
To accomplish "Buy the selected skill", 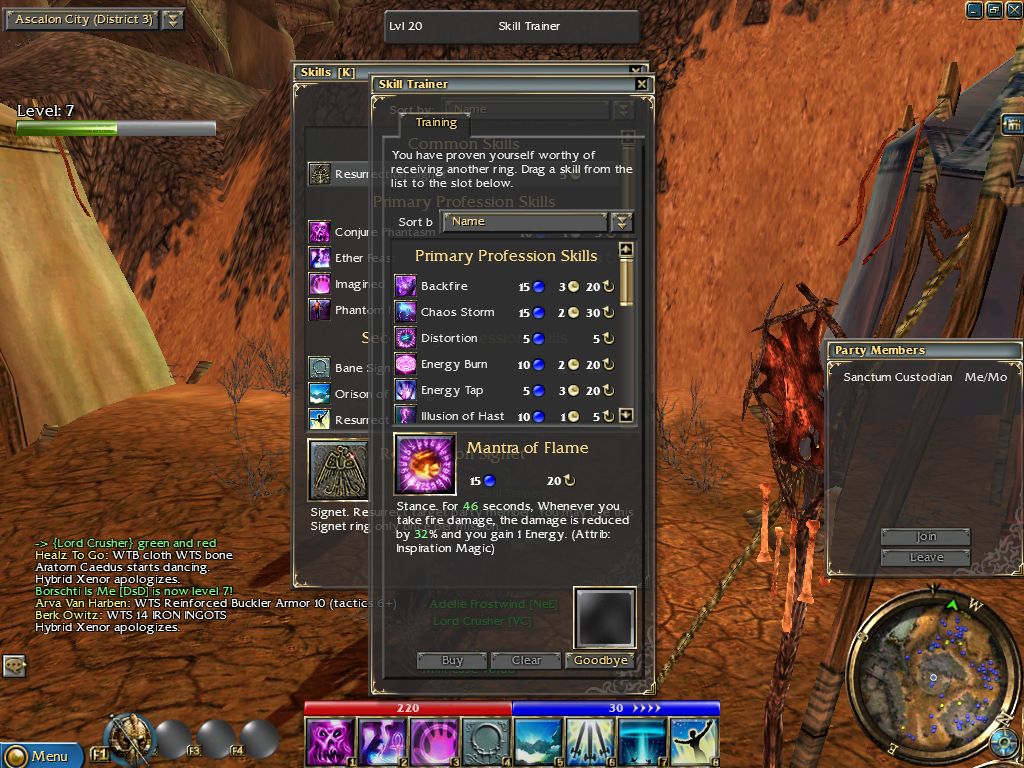I will click(x=452, y=660).
